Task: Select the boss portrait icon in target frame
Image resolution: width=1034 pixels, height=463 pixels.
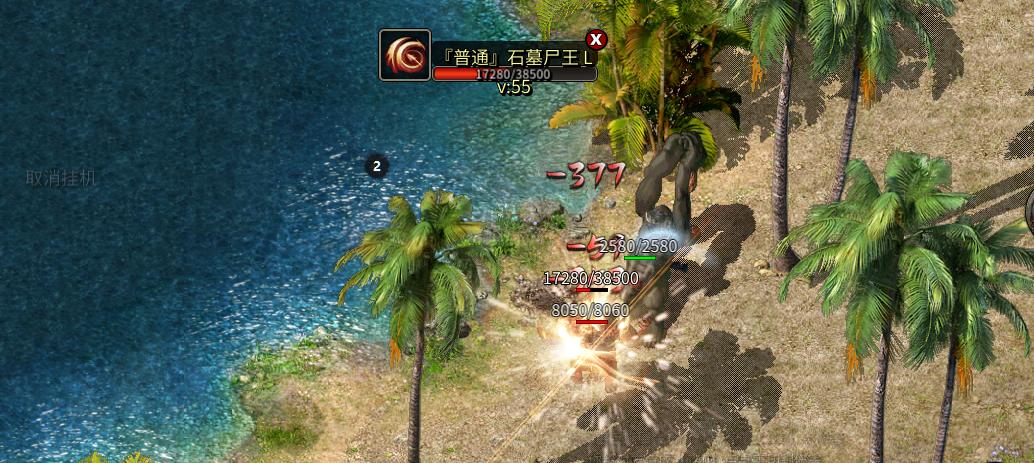Action: [405, 55]
